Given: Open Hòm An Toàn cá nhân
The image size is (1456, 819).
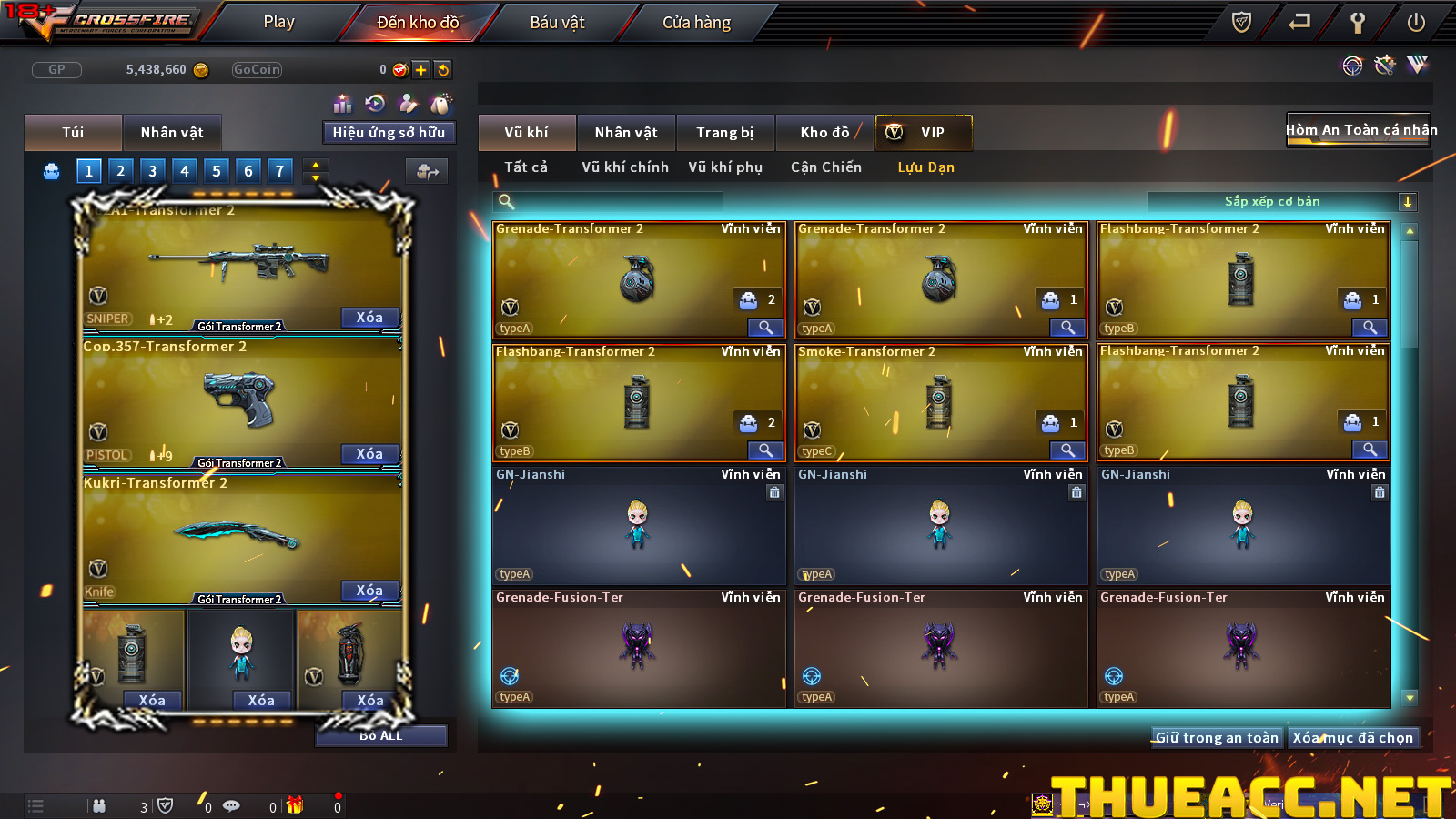Looking at the screenshot, I should click(x=1360, y=130).
